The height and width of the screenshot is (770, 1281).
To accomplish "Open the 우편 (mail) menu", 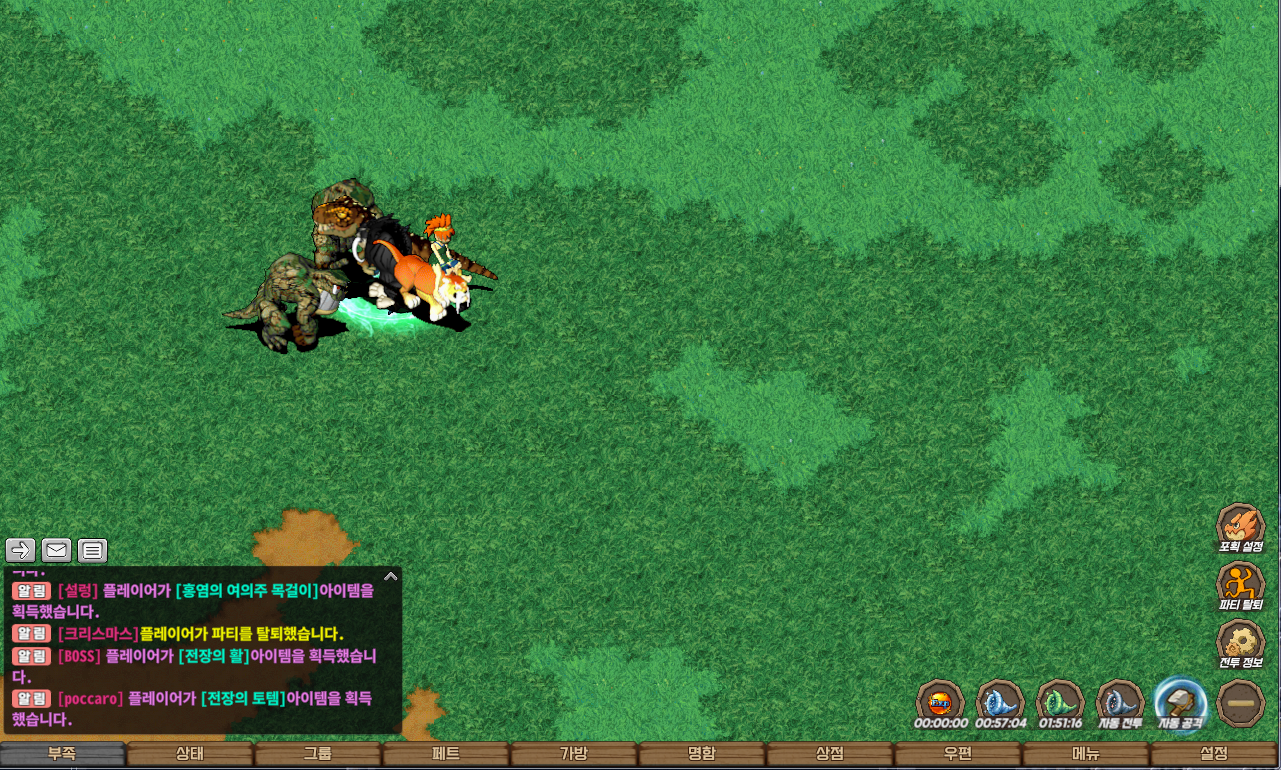I will (x=958, y=754).
